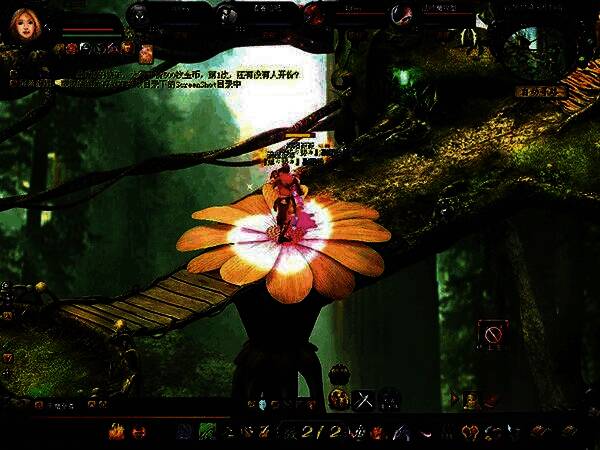Select the flame icon on bottom bar
Viewport: 600px width, 450px height.
coord(116,432)
